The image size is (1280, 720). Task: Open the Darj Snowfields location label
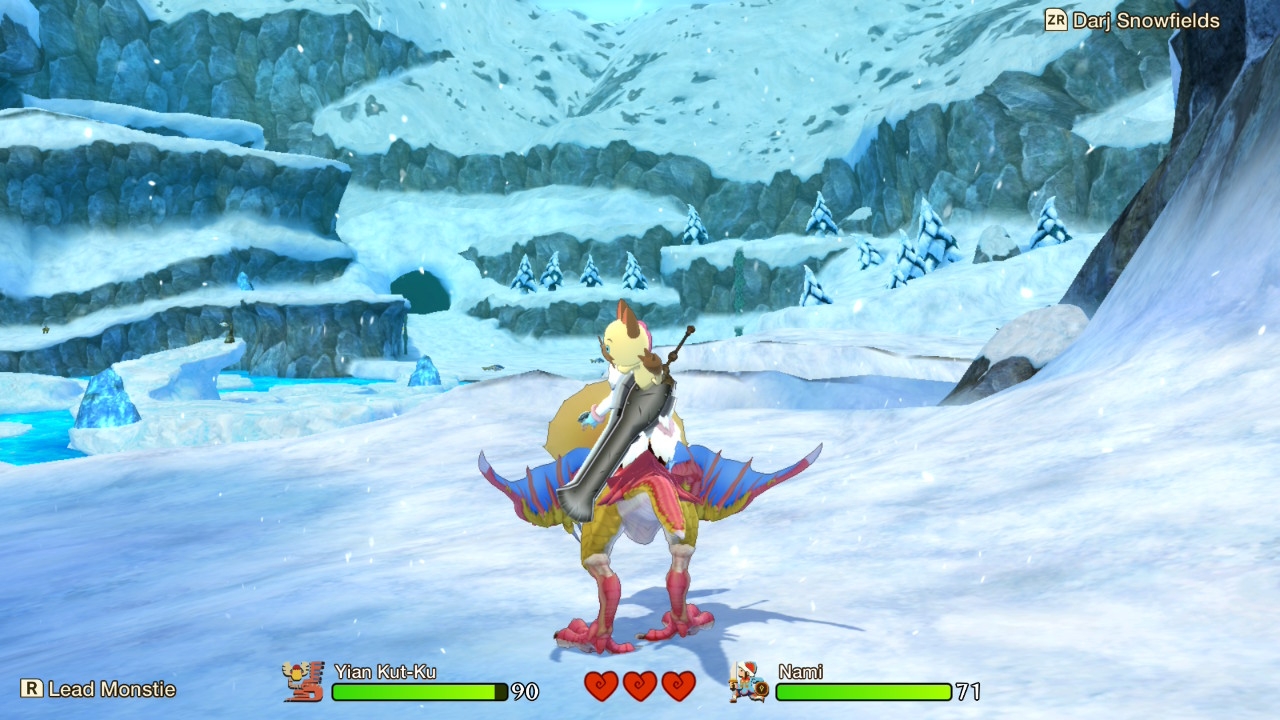1133,21
